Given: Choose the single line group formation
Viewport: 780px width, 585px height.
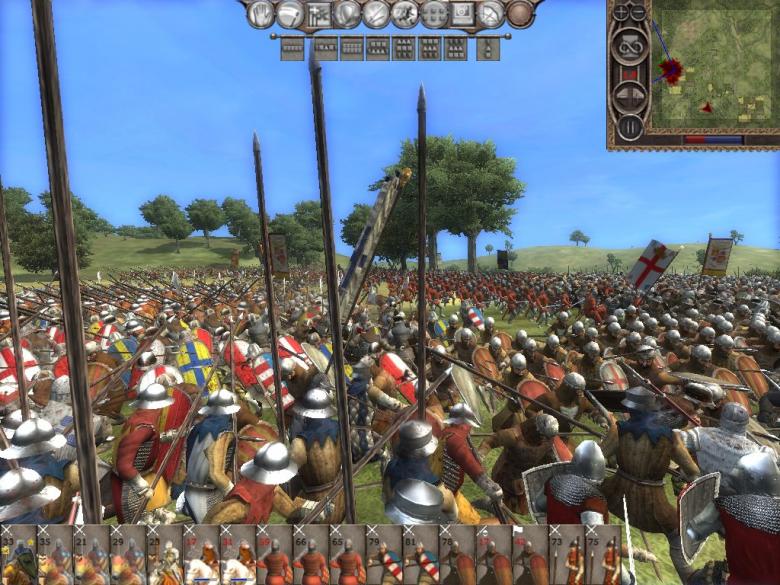Looking at the screenshot, I should 292,48.
